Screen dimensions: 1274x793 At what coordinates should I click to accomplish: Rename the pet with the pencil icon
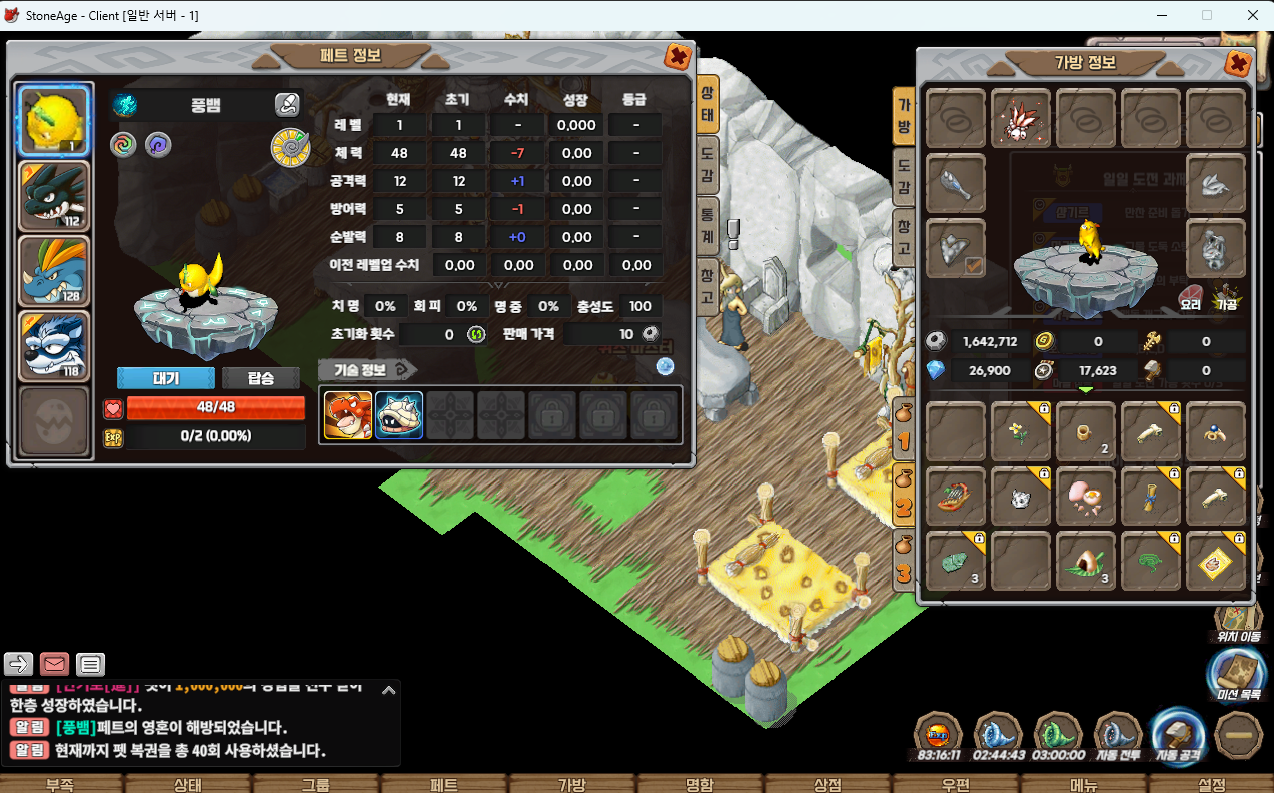[x=287, y=104]
